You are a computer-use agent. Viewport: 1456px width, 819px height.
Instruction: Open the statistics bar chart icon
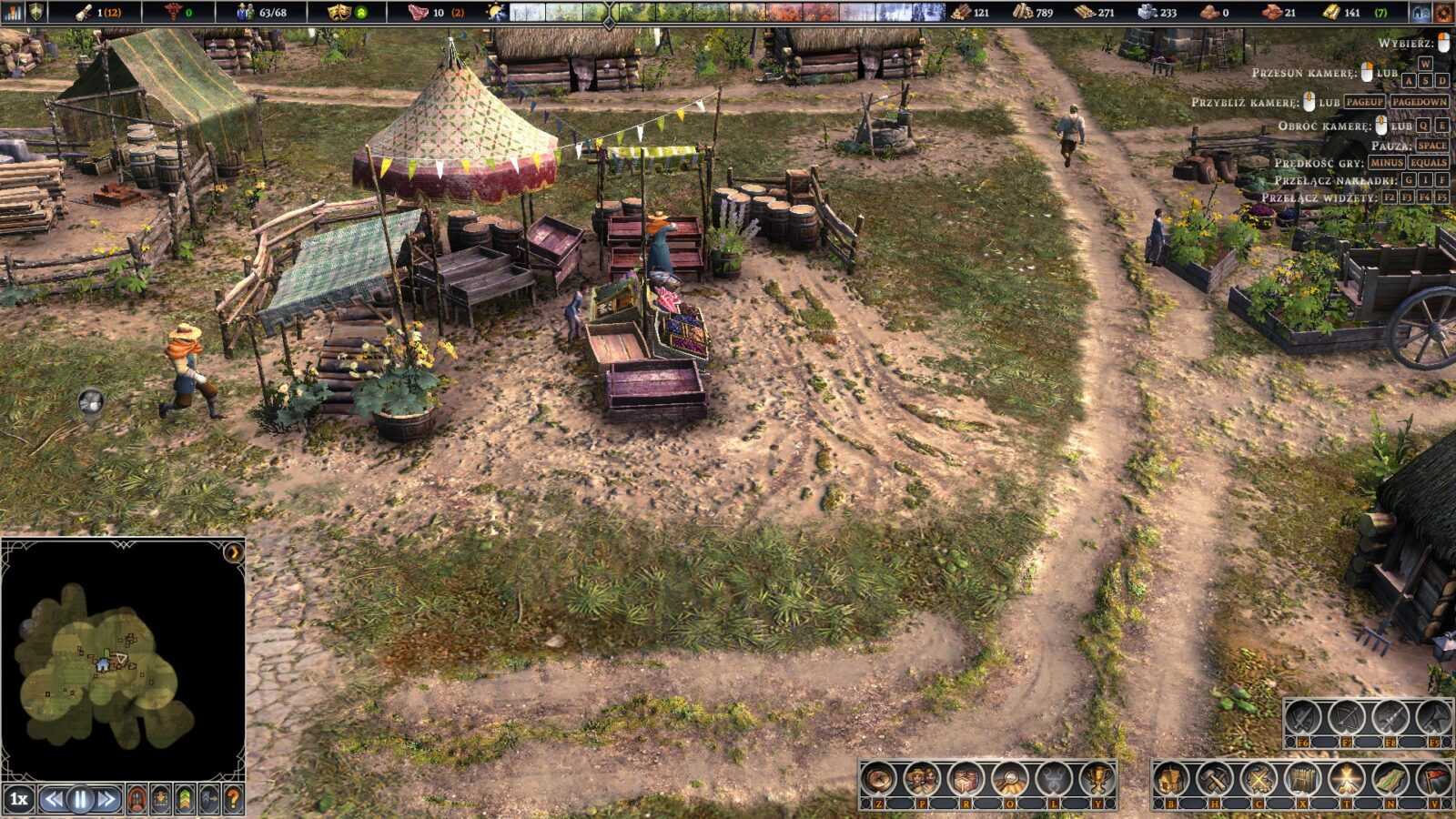(12, 12)
